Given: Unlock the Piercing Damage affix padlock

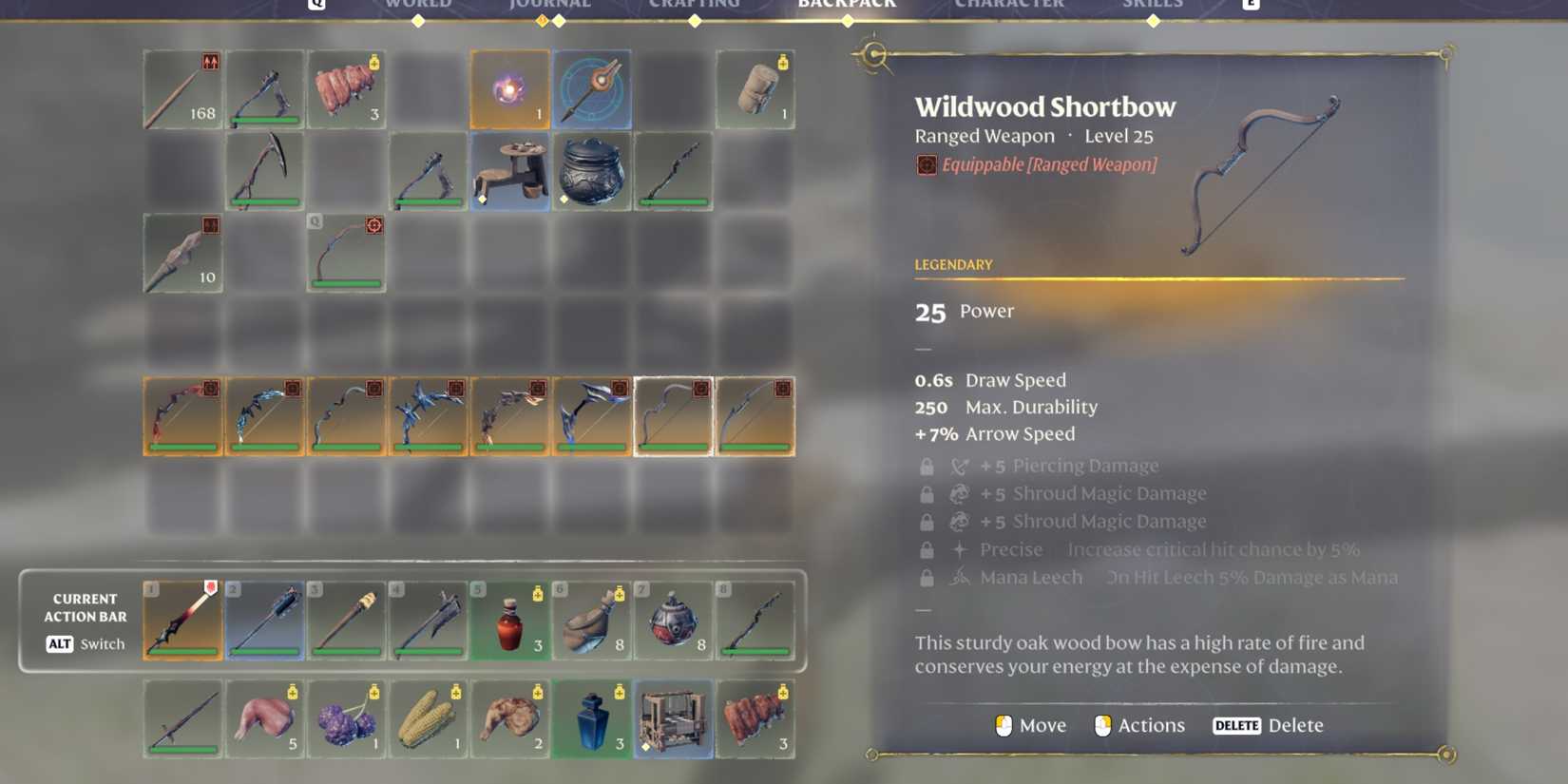Looking at the screenshot, I should click(927, 466).
